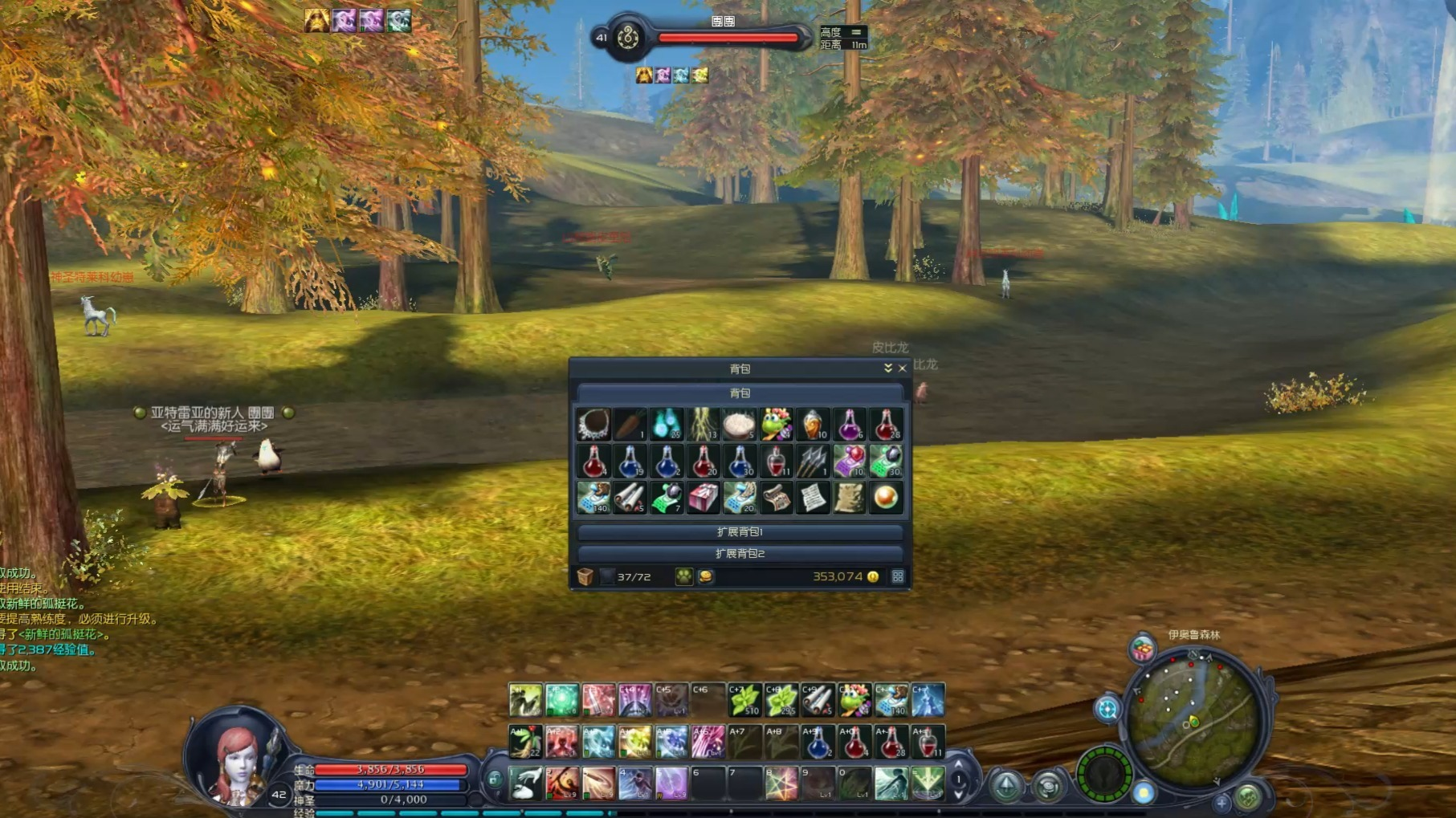Toggle the bag grid layout button
The image size is (1456, 818).
point(898,577)
